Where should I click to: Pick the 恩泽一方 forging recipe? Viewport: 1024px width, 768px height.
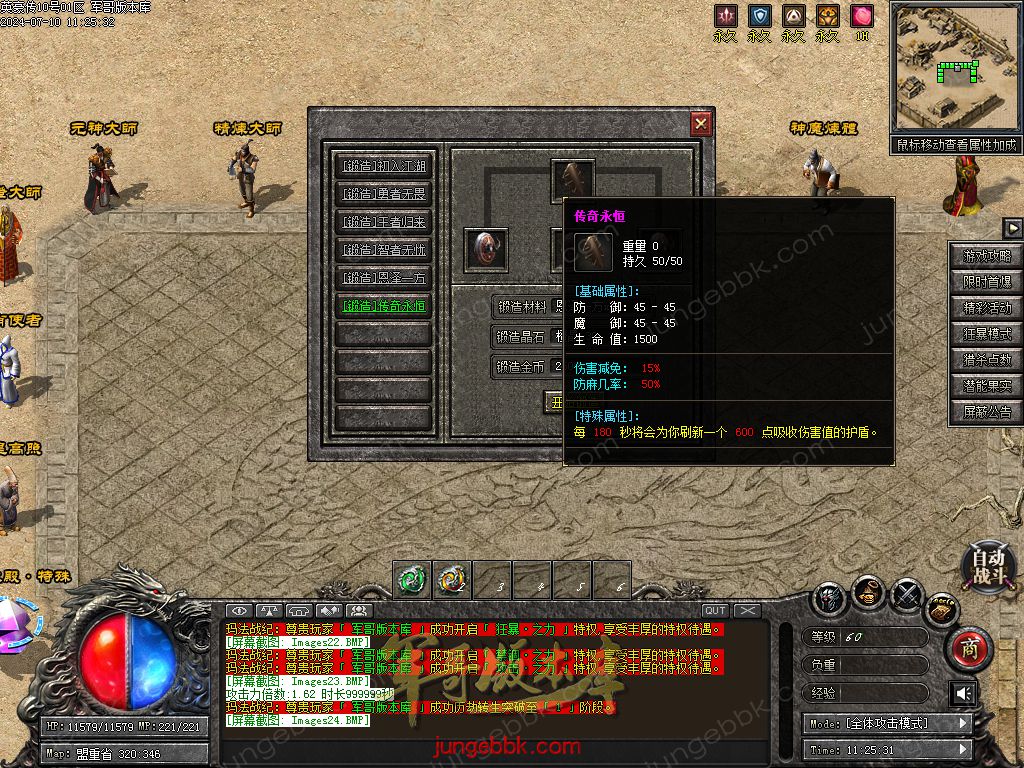point(384,278)
